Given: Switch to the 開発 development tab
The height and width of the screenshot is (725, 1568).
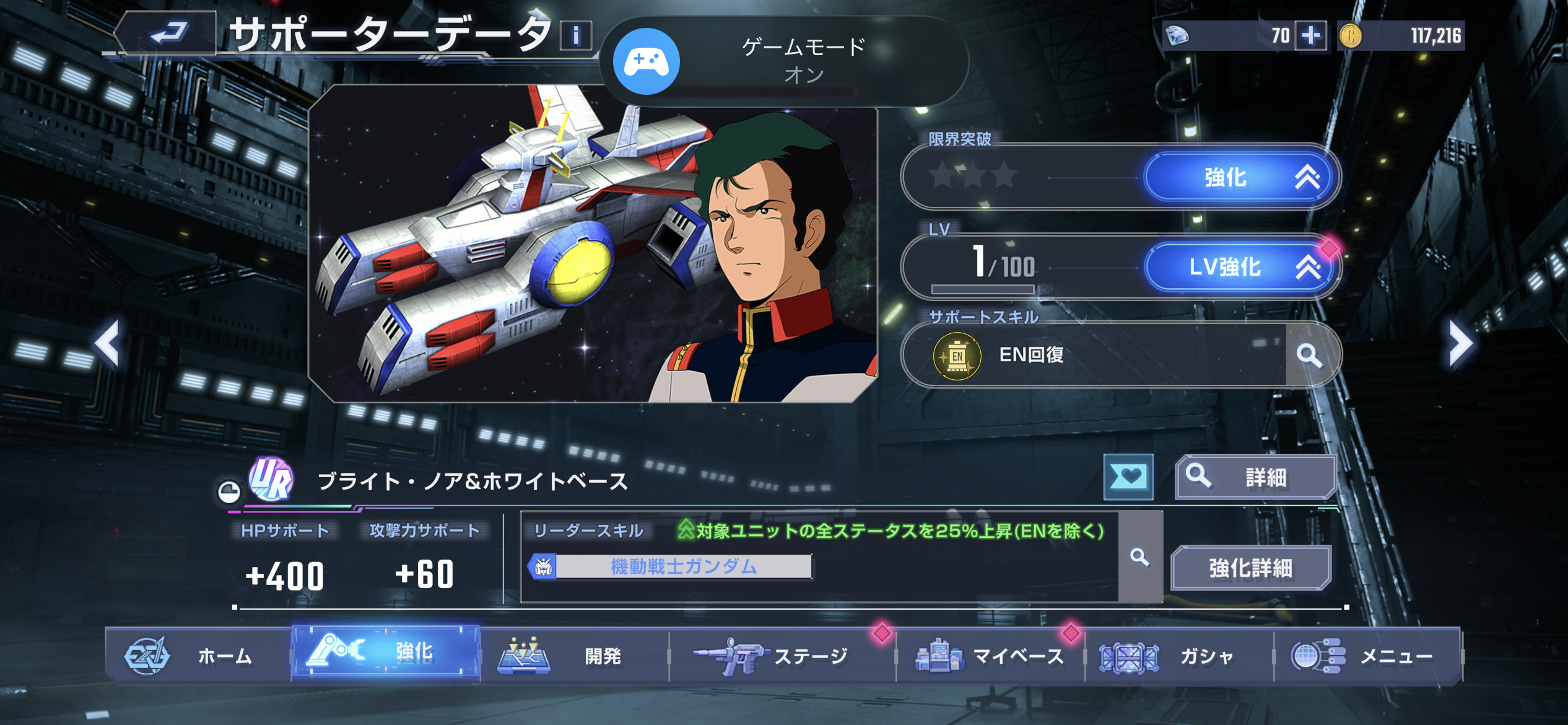Looking at the screenshot, I should coord(574,656).
